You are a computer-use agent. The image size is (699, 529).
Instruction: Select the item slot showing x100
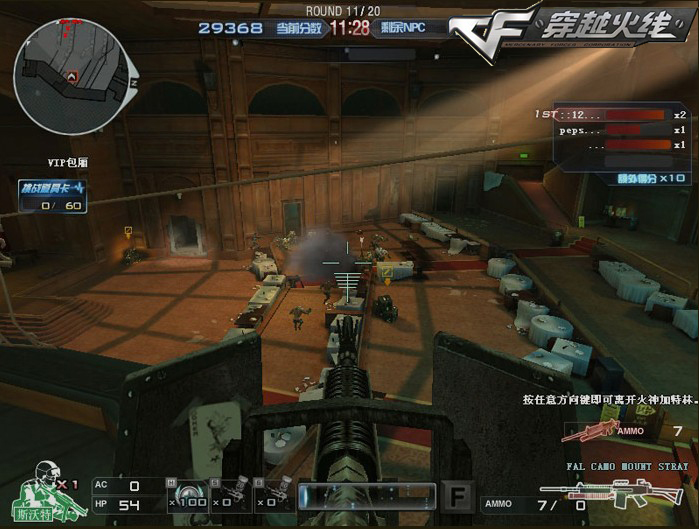pyautogui.click(x=191, y=493)
